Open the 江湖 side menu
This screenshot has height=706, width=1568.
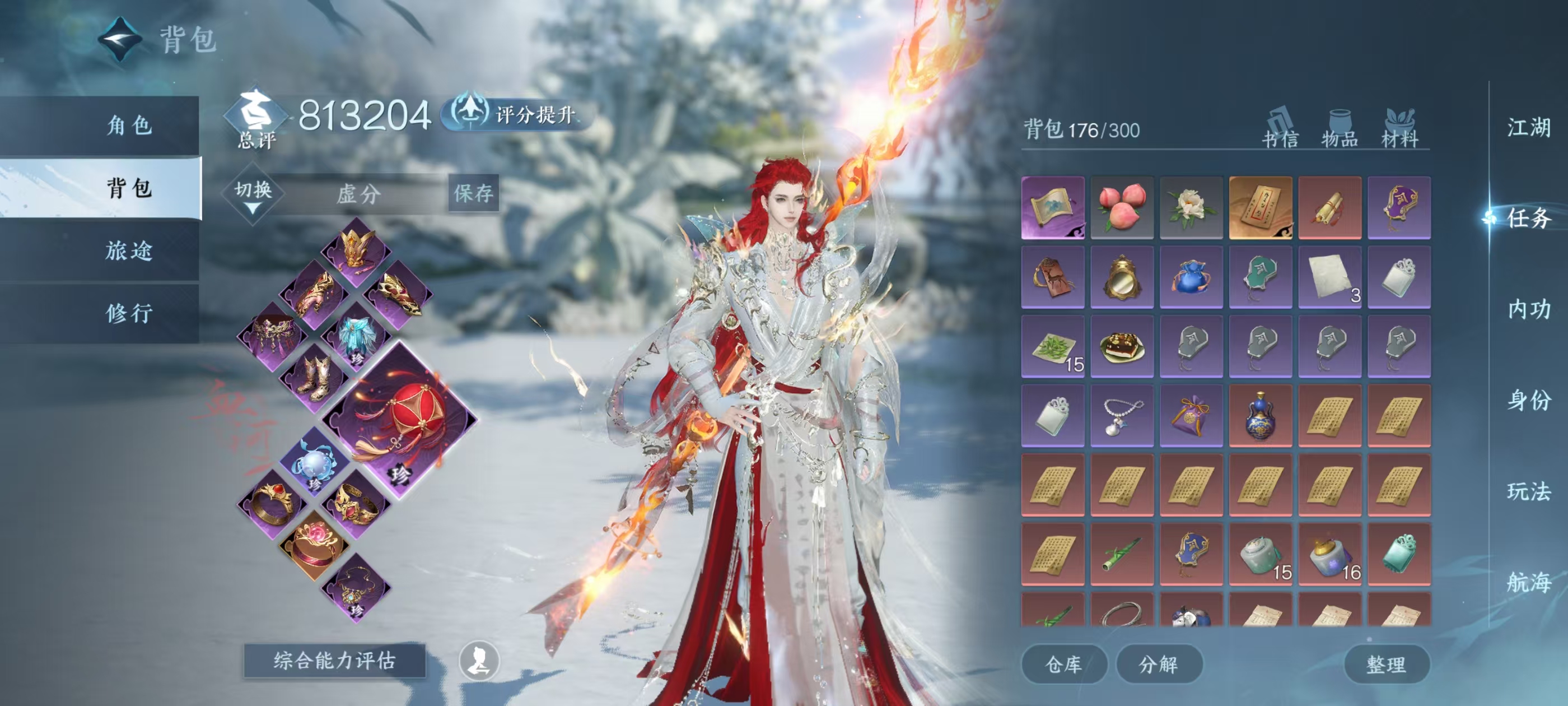[1528, 128]
